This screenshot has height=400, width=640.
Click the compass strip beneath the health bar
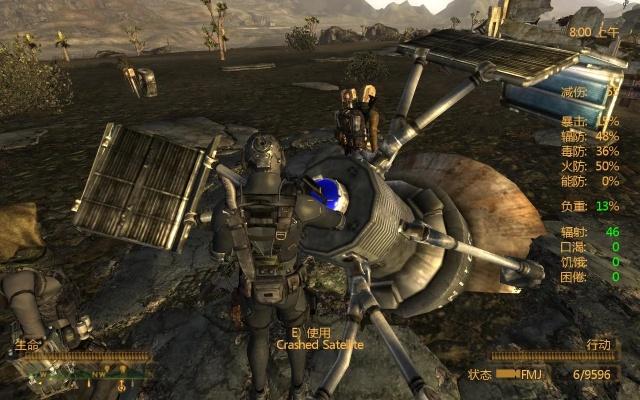85,377
